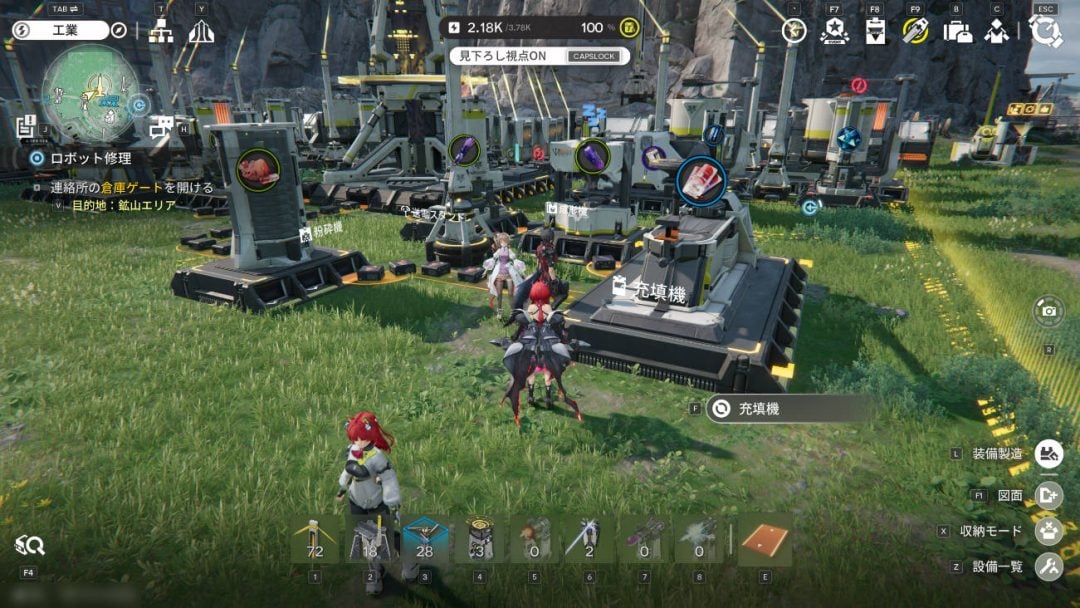Select the orange board slot in the hotbar
1080x608 pixels.
tap(765, 540)
